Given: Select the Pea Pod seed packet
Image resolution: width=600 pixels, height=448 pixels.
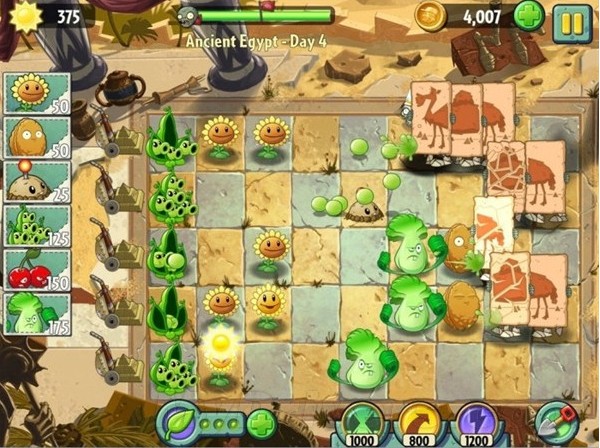Looking at the screenshot, I should [36, 224].
